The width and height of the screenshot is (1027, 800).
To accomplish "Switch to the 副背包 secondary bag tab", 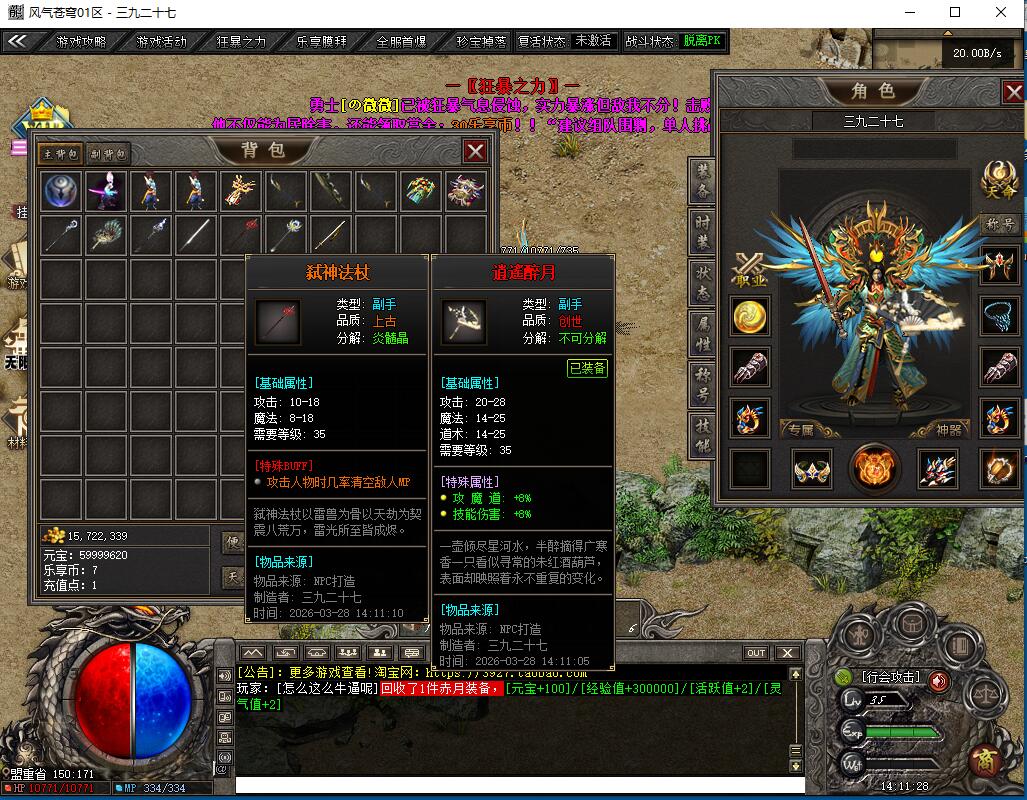I will (109, 154).
